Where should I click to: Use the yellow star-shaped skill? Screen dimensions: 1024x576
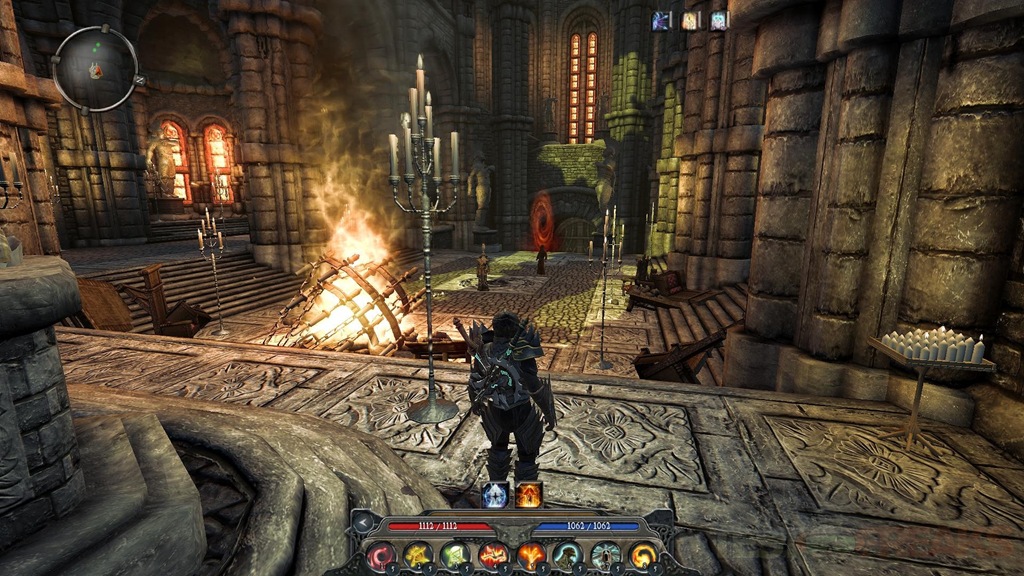point(418,554)
